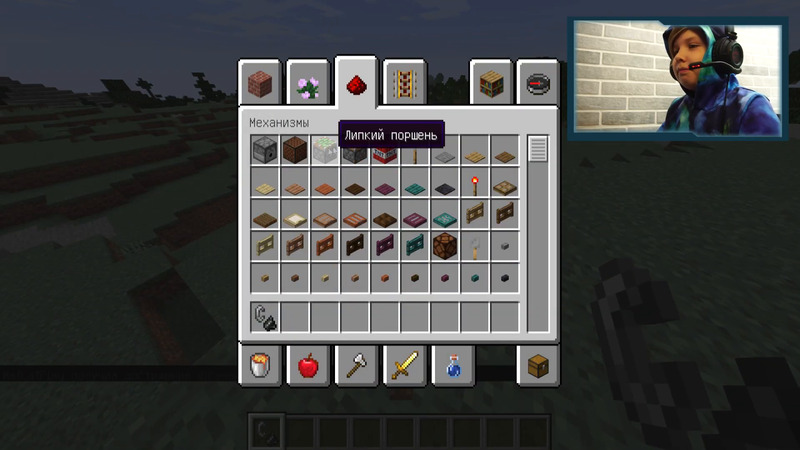Select the redstone lamp block
Viewport: 800px width, 450px height.
coord(445,243)
